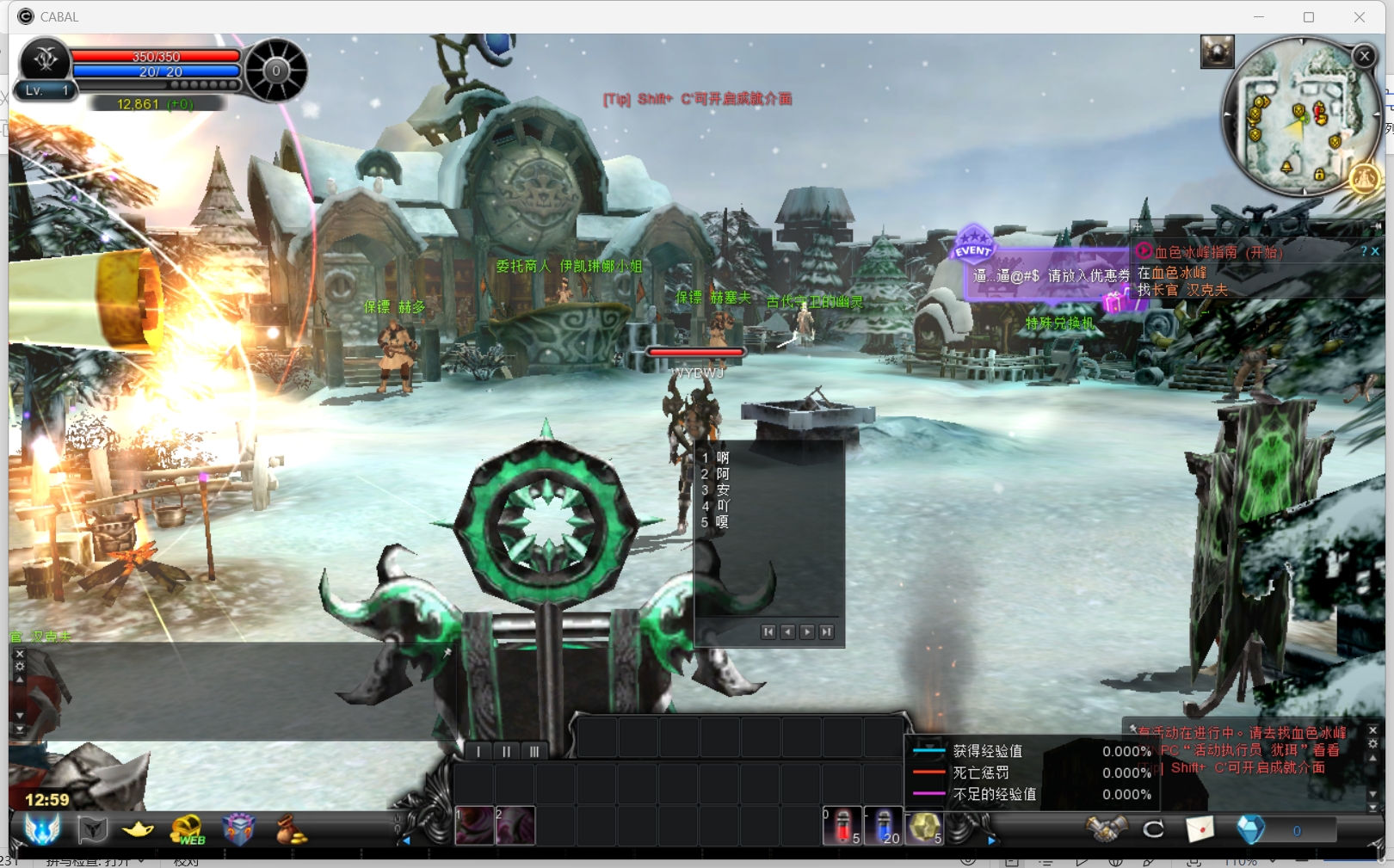Use the blue mana potion slot

pos(884,827)
